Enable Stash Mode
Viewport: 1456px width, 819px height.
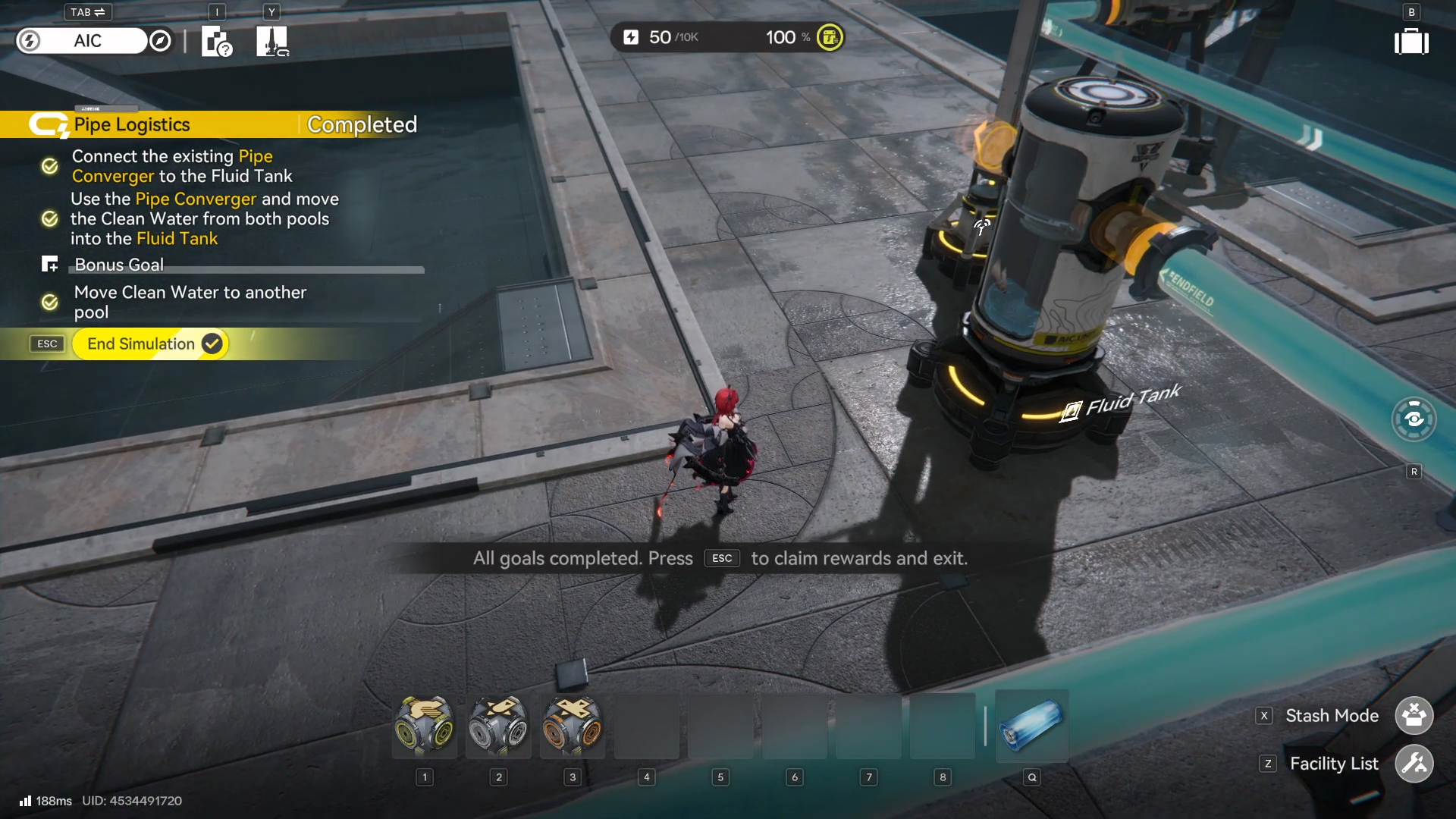1414,716
